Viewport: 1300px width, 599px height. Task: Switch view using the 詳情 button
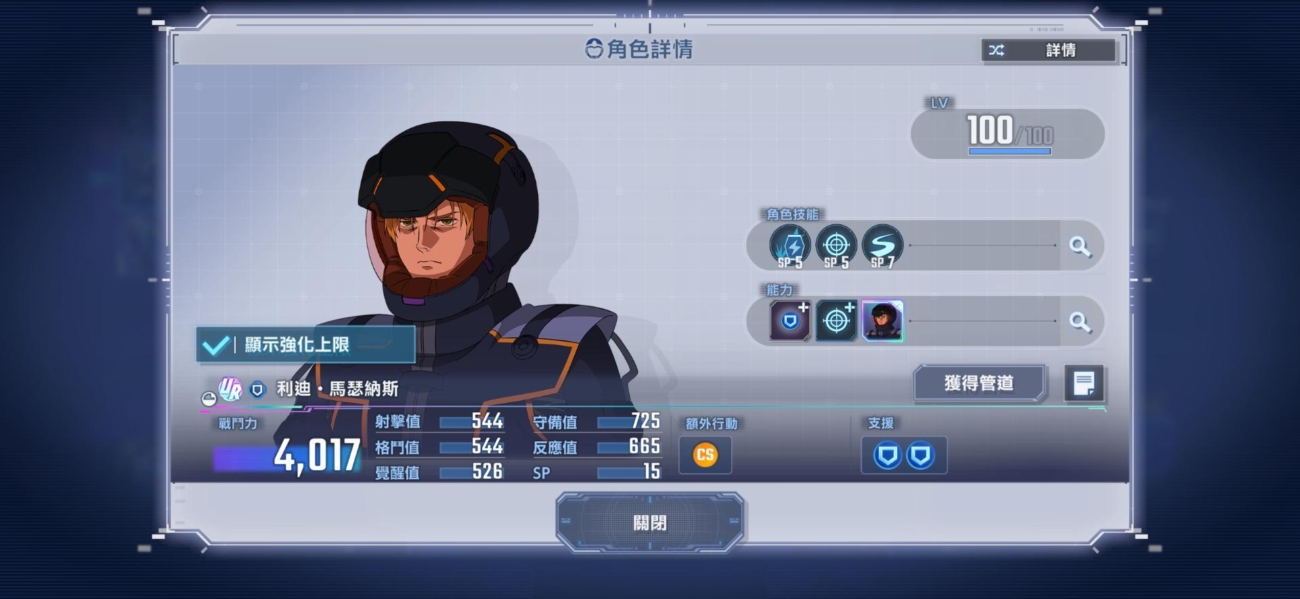(1048, 50)
